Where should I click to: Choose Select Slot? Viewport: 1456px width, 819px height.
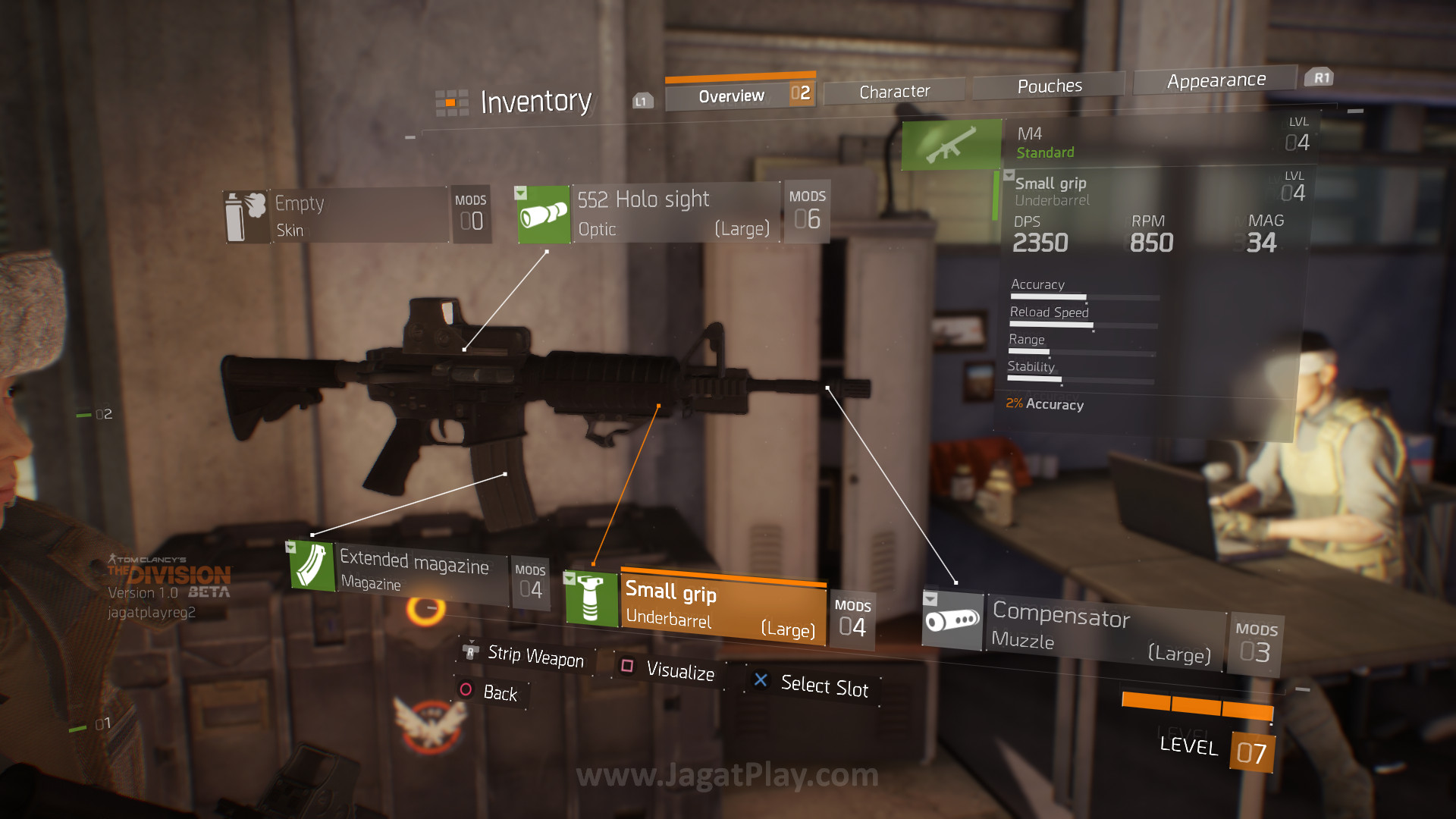click(x=824, y=686)
